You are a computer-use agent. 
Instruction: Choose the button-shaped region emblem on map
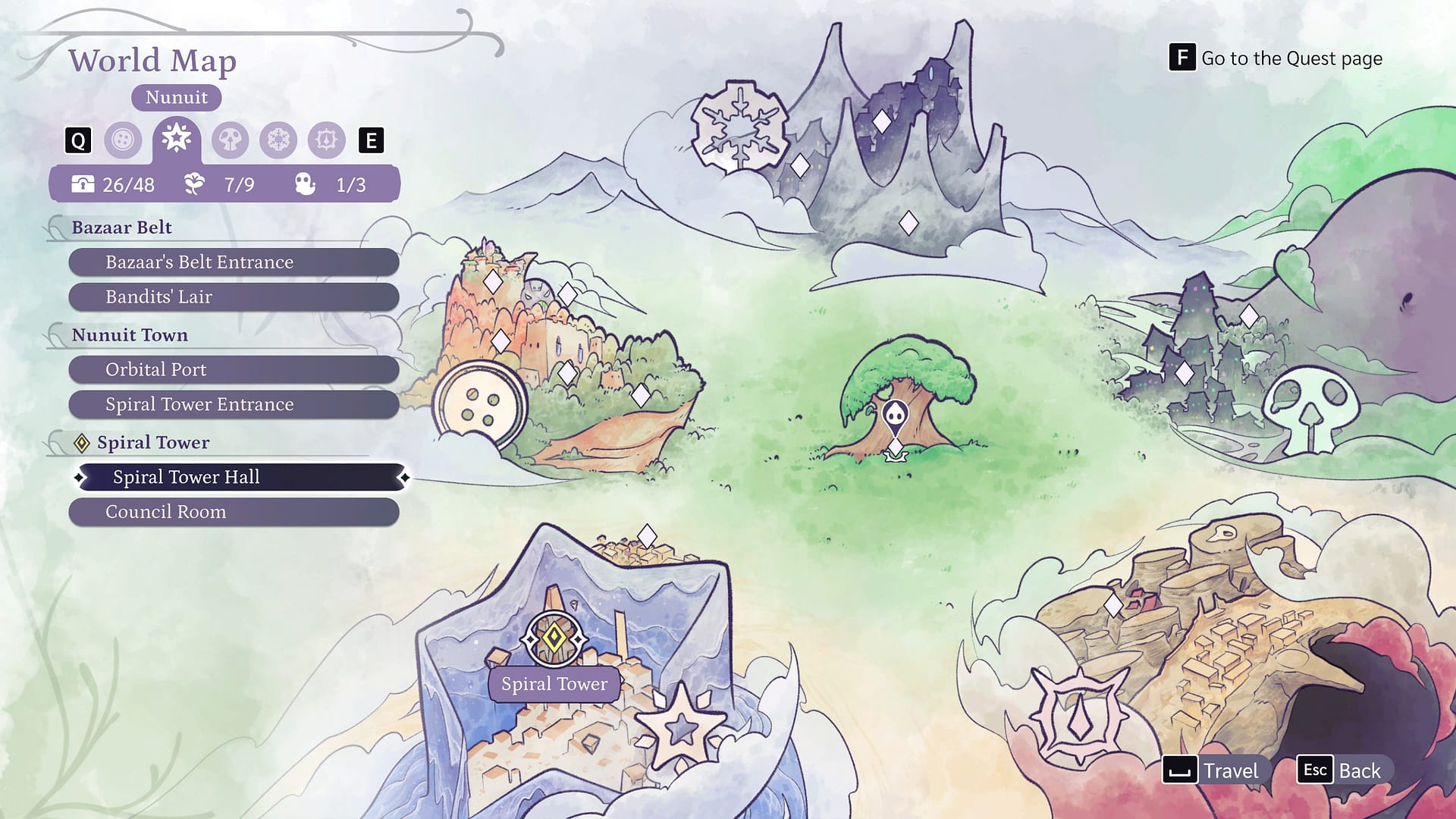[479, 404]
